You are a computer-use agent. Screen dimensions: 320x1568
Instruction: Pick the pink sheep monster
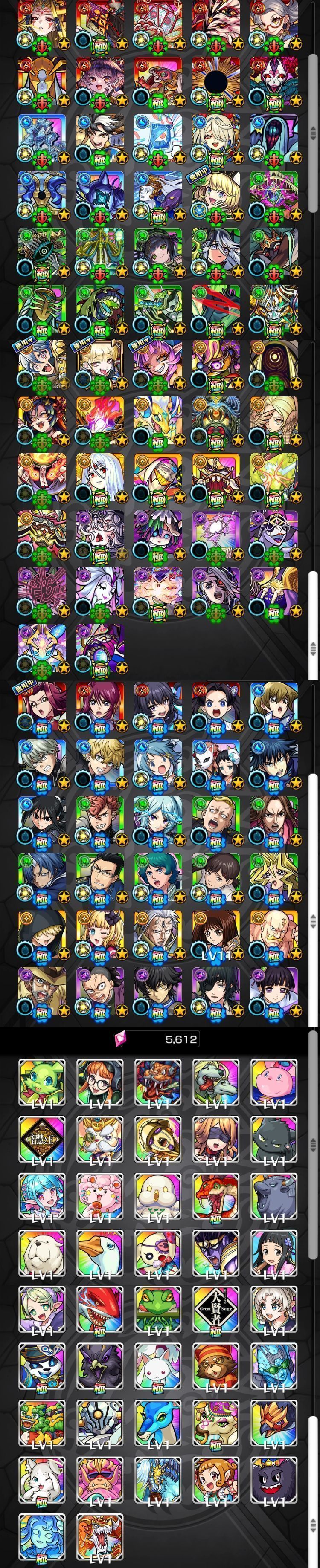tap(99, 1195)
